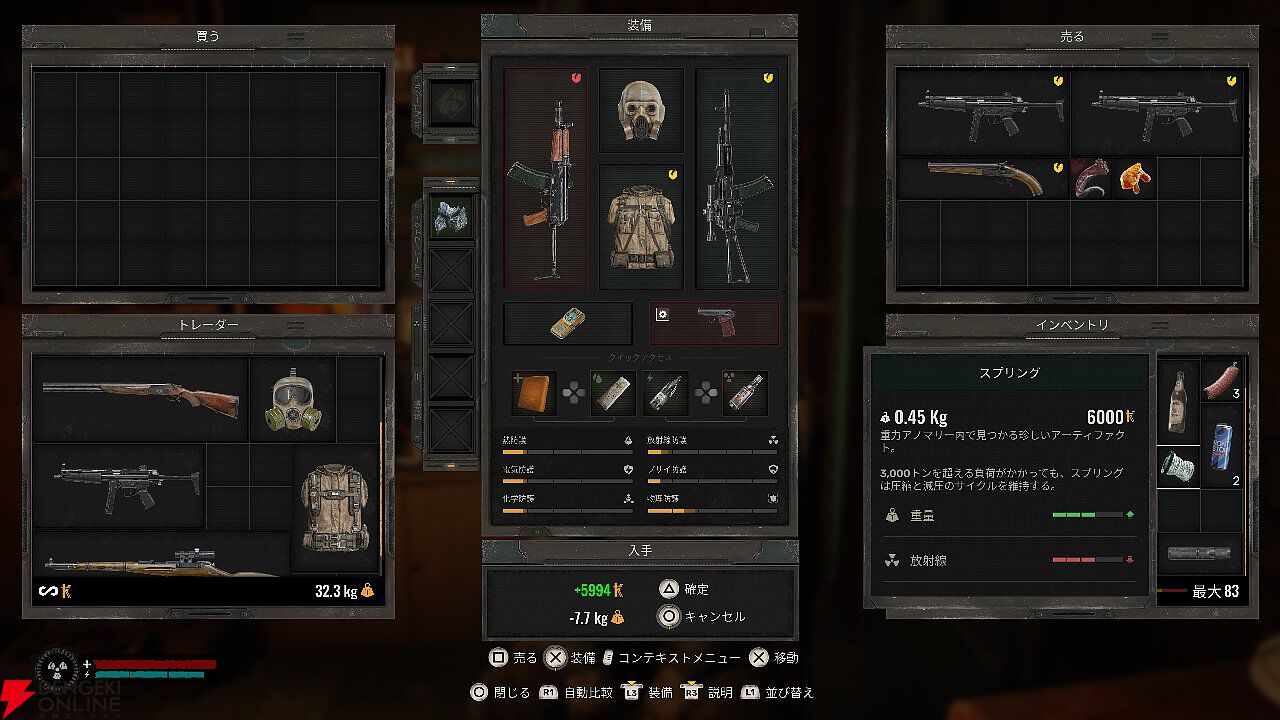The height and width of the screenshot is (720, 1280).
Task: Select the sawed-off shotgun in the sell panel
Action: point(983,177)
